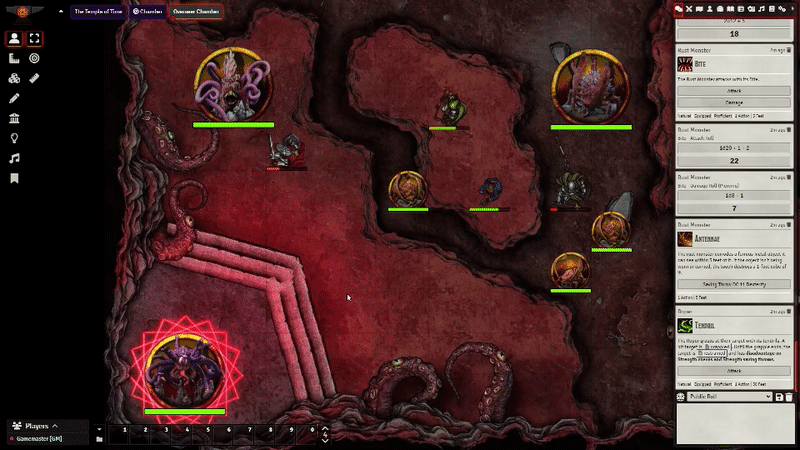Clear the chat log with trash icon
This screenshot has height=450, width=800.
(x=790, y=397)
